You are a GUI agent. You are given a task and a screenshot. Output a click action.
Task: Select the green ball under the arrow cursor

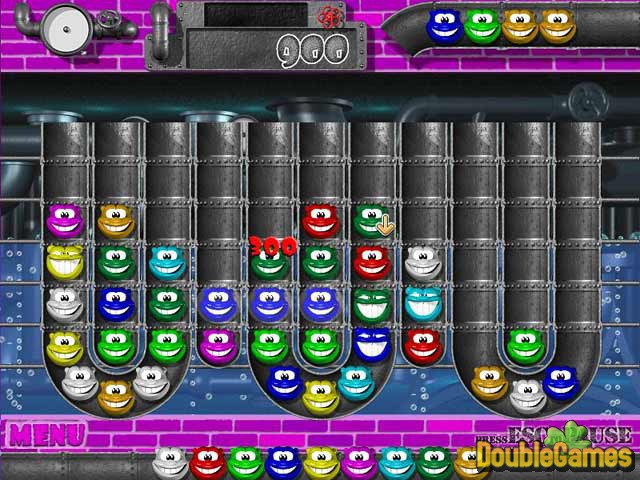tap(371, 220)
